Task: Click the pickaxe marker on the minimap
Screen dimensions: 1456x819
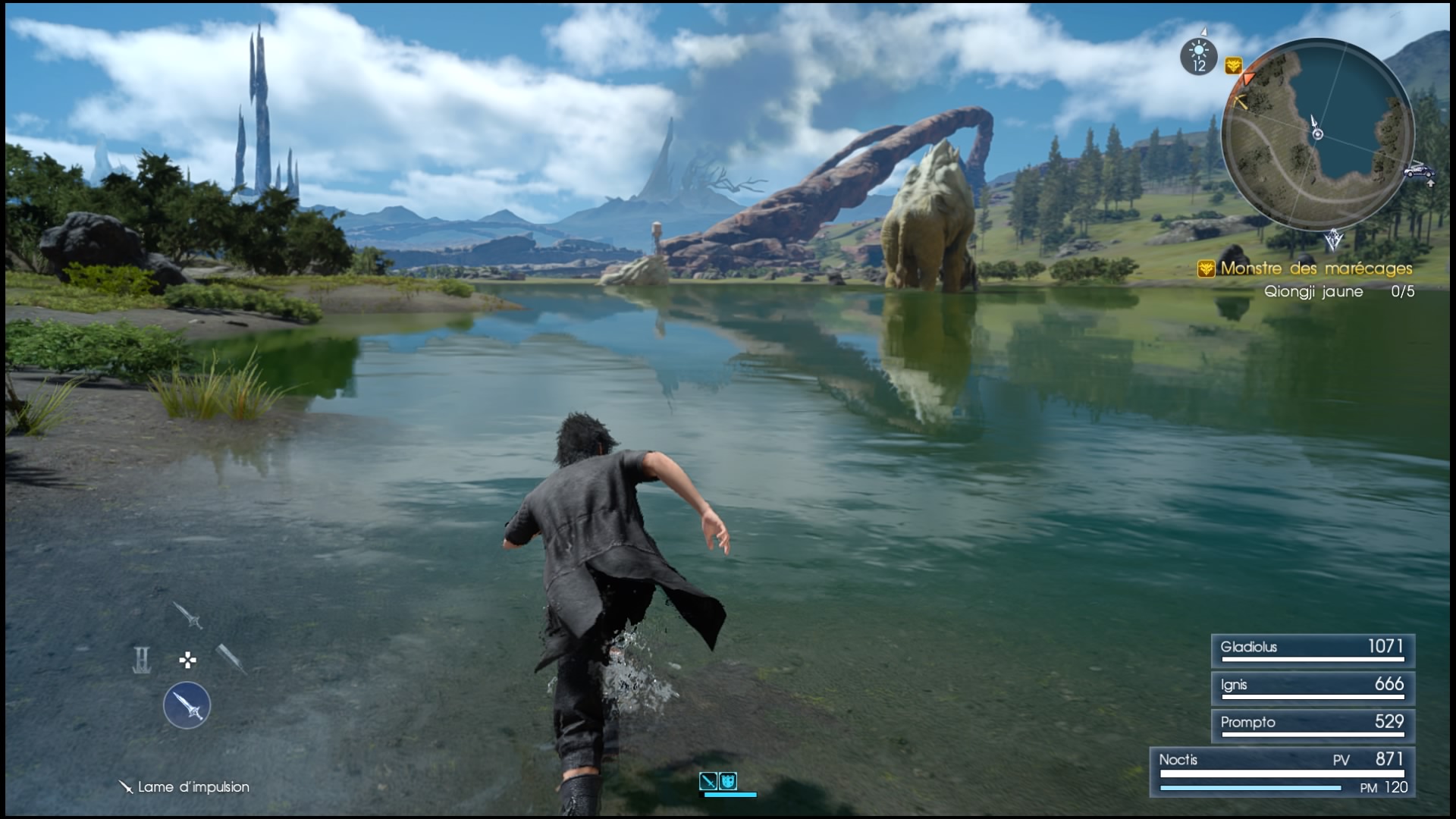Action: click(x=1241, y=102)
